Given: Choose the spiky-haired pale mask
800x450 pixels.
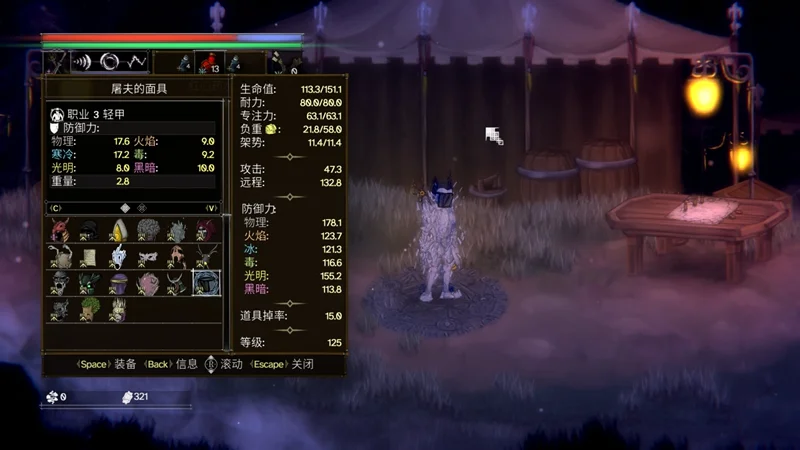Looking at the screenshot, I should pyautogui.click(x=118, y=308).
